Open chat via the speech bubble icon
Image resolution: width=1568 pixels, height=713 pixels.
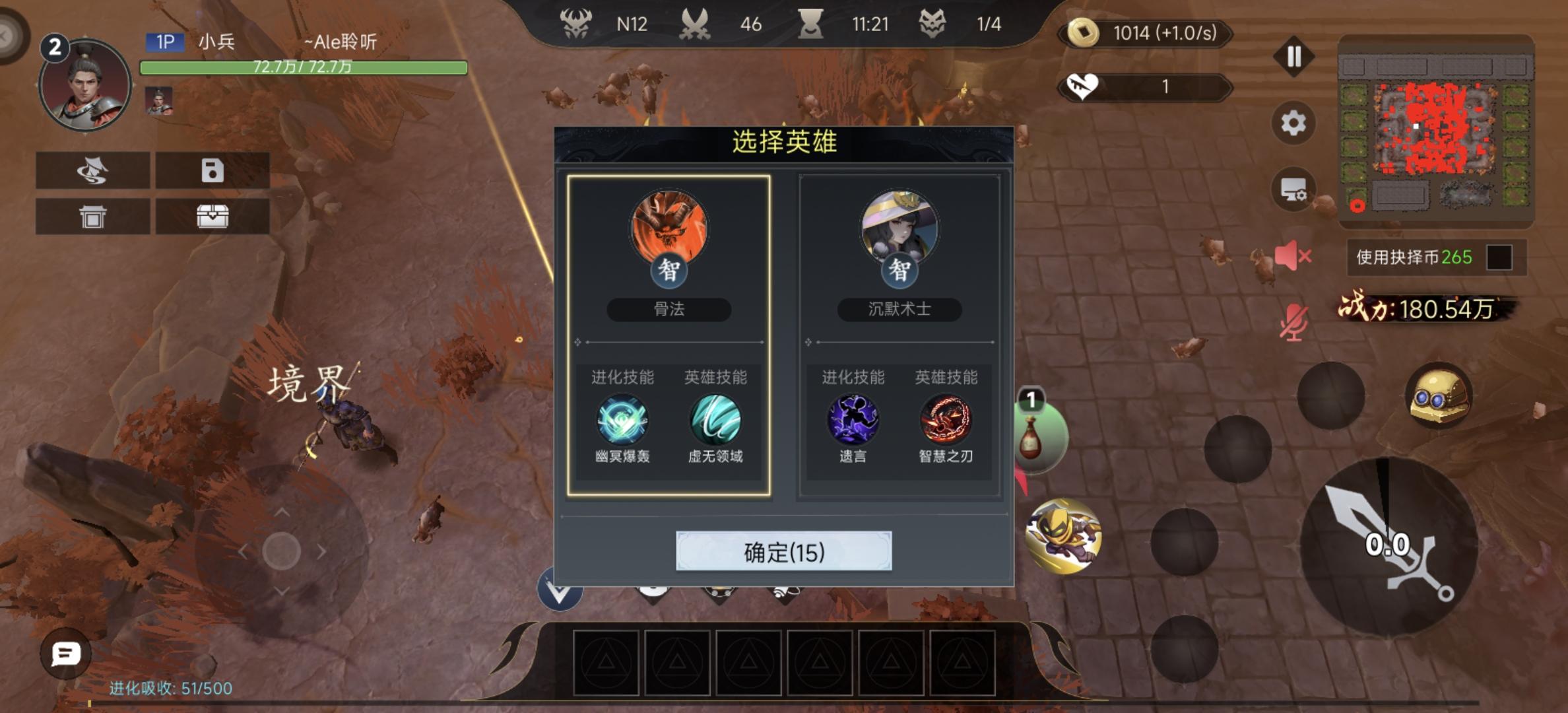tap(65, 654)
